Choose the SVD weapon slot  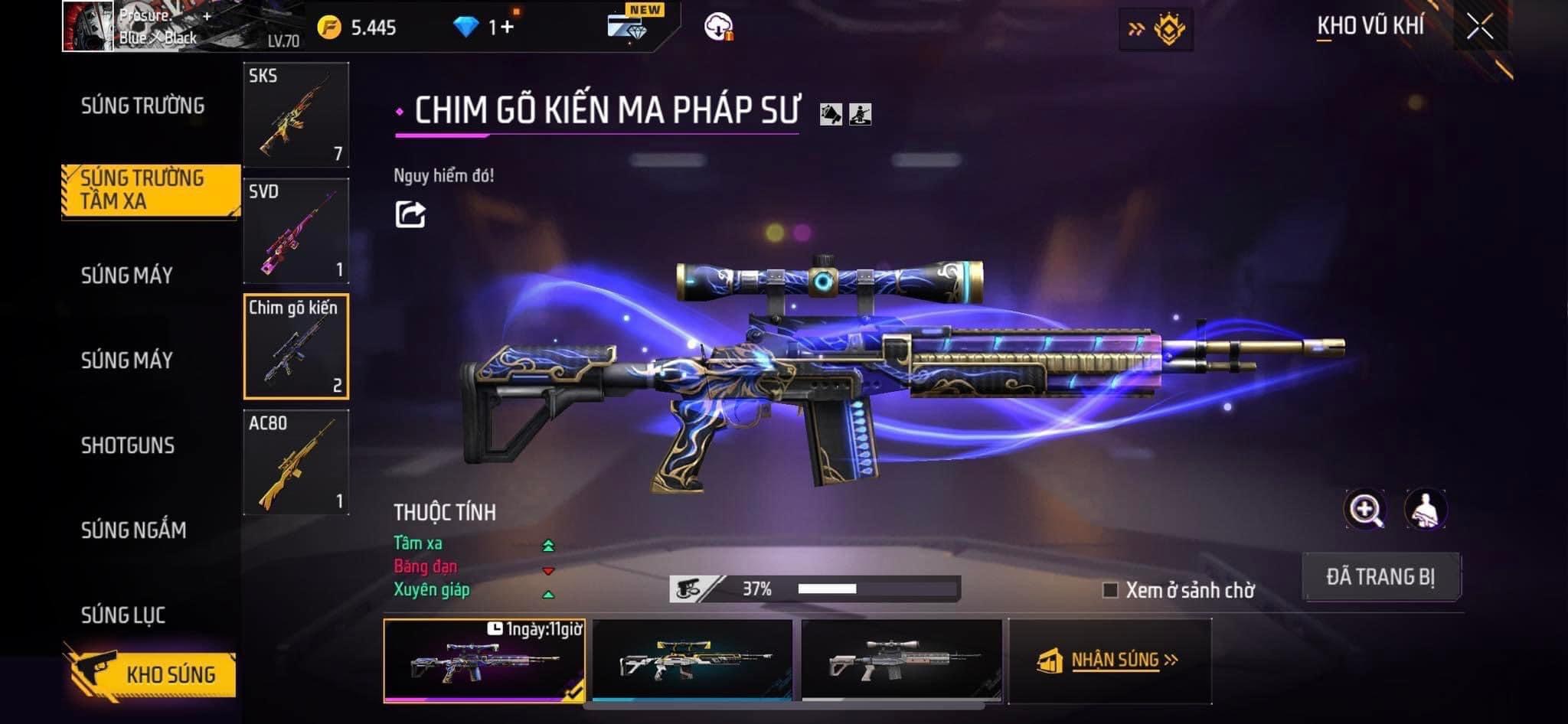296,231
